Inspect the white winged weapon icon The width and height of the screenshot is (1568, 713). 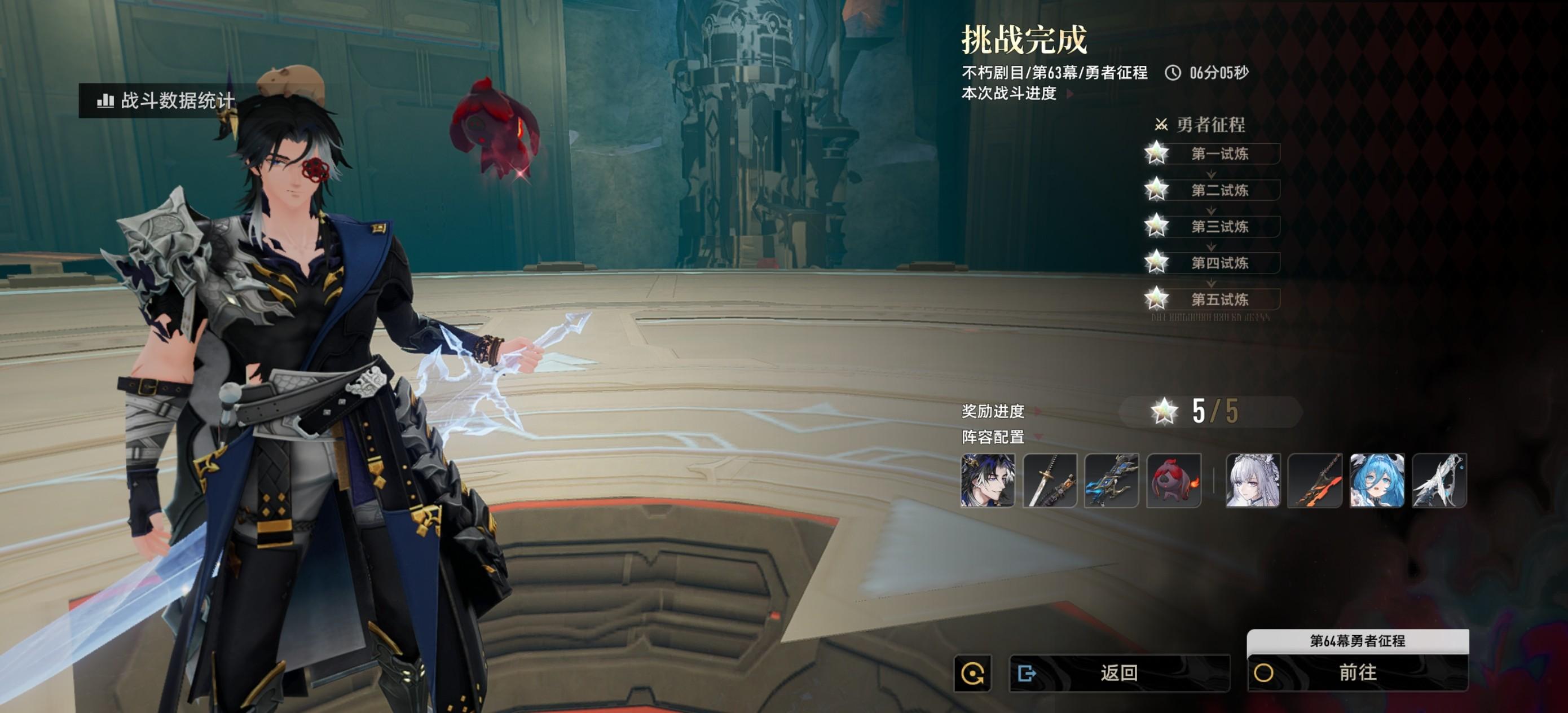pyautogui.click(x=1439, y=481)
